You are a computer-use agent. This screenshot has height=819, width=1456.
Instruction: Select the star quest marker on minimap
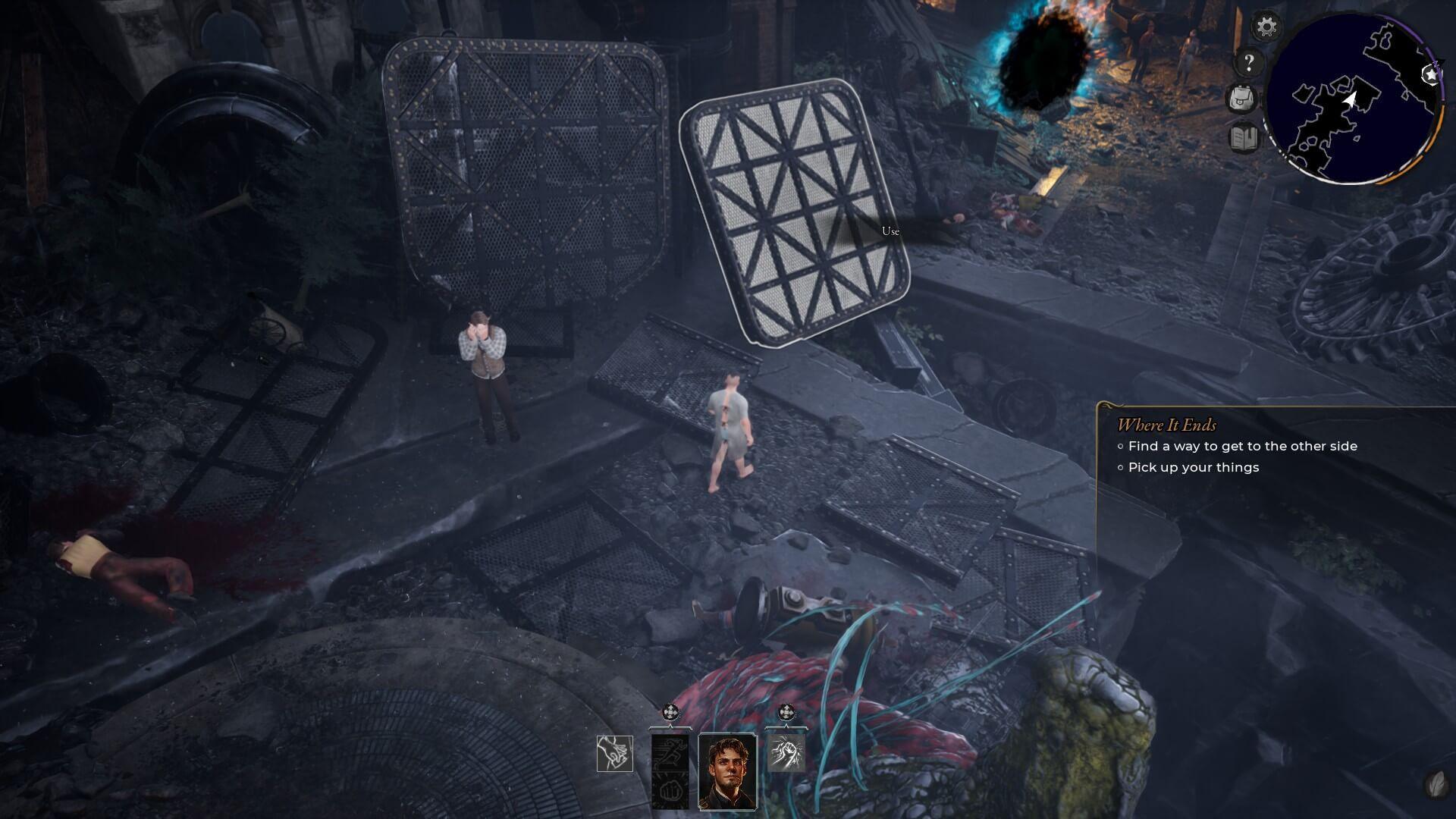point(1429,74)
